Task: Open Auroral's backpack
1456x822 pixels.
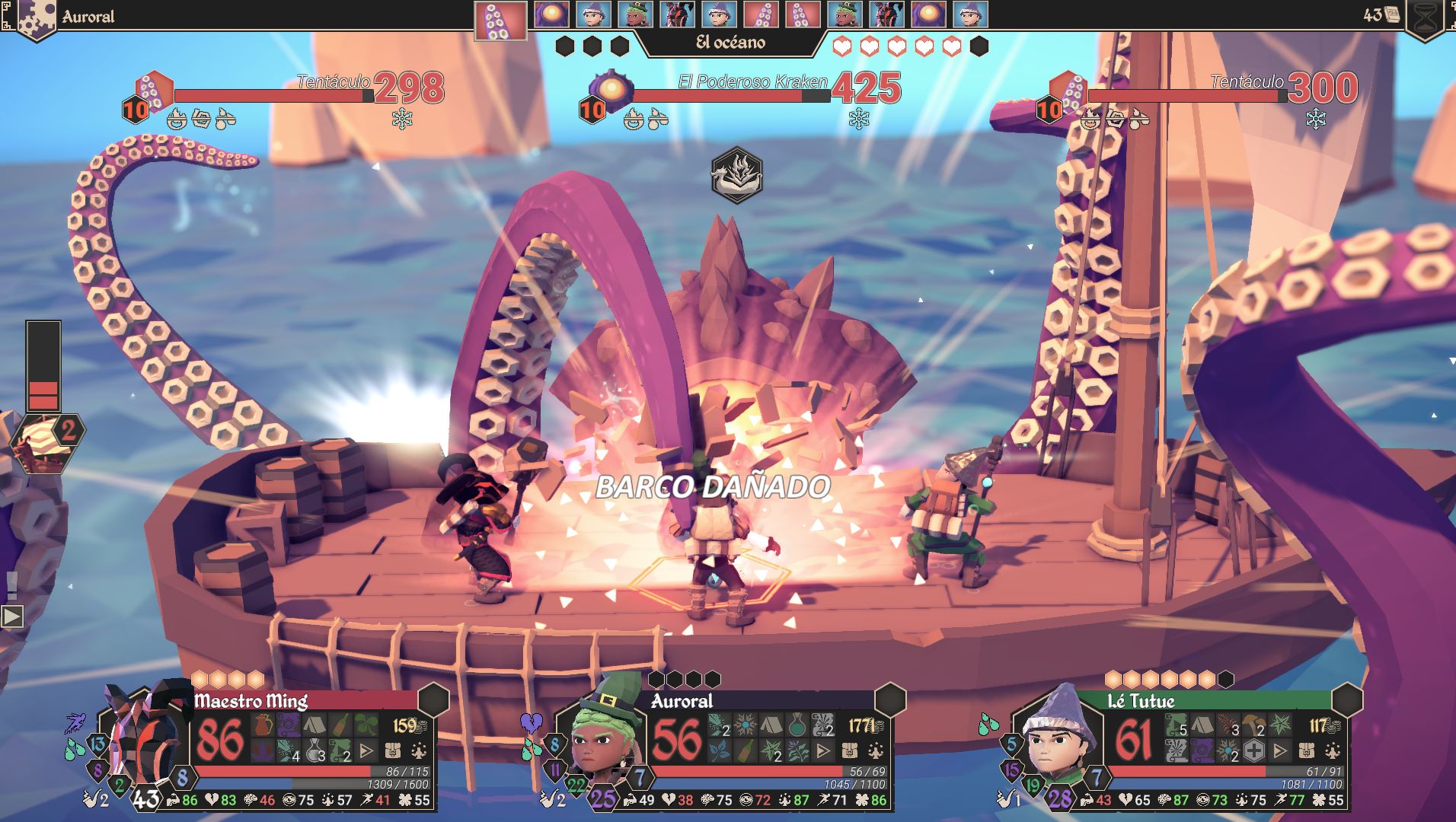Action: (849, 751)
